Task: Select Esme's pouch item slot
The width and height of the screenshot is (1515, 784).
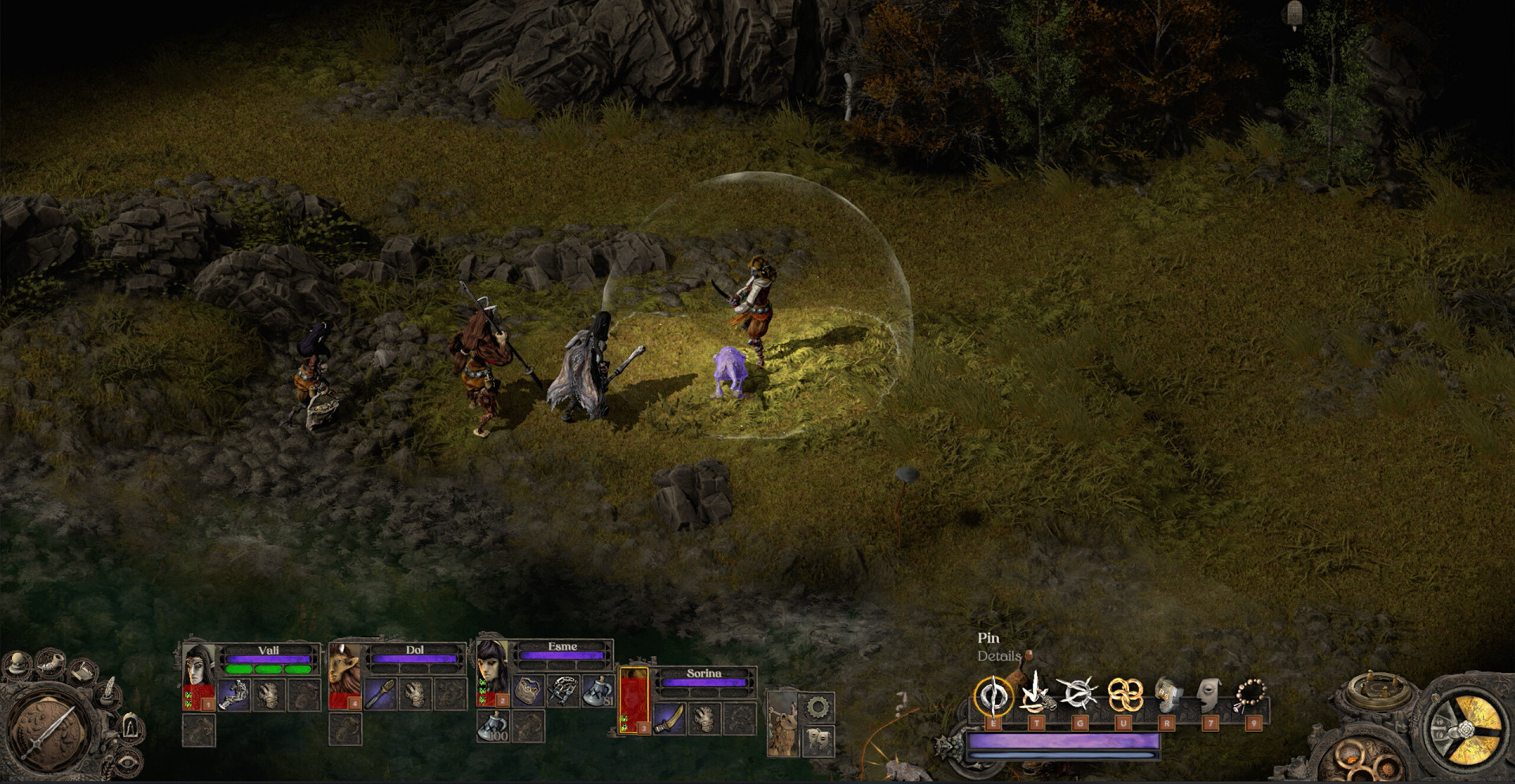Action: tap(527, 691)
